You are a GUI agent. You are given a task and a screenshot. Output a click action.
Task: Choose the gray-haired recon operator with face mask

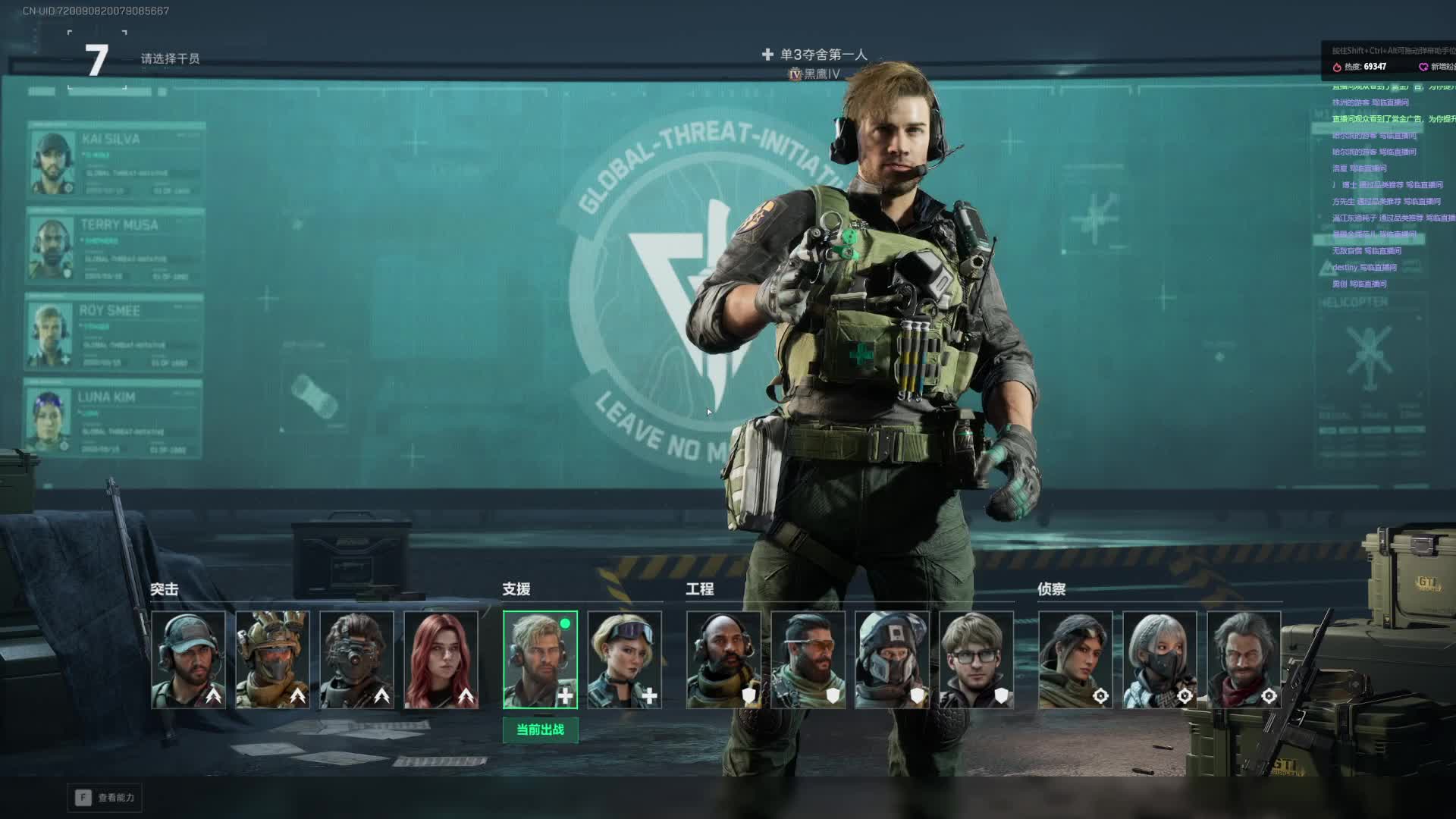(x=1159, y=660)
